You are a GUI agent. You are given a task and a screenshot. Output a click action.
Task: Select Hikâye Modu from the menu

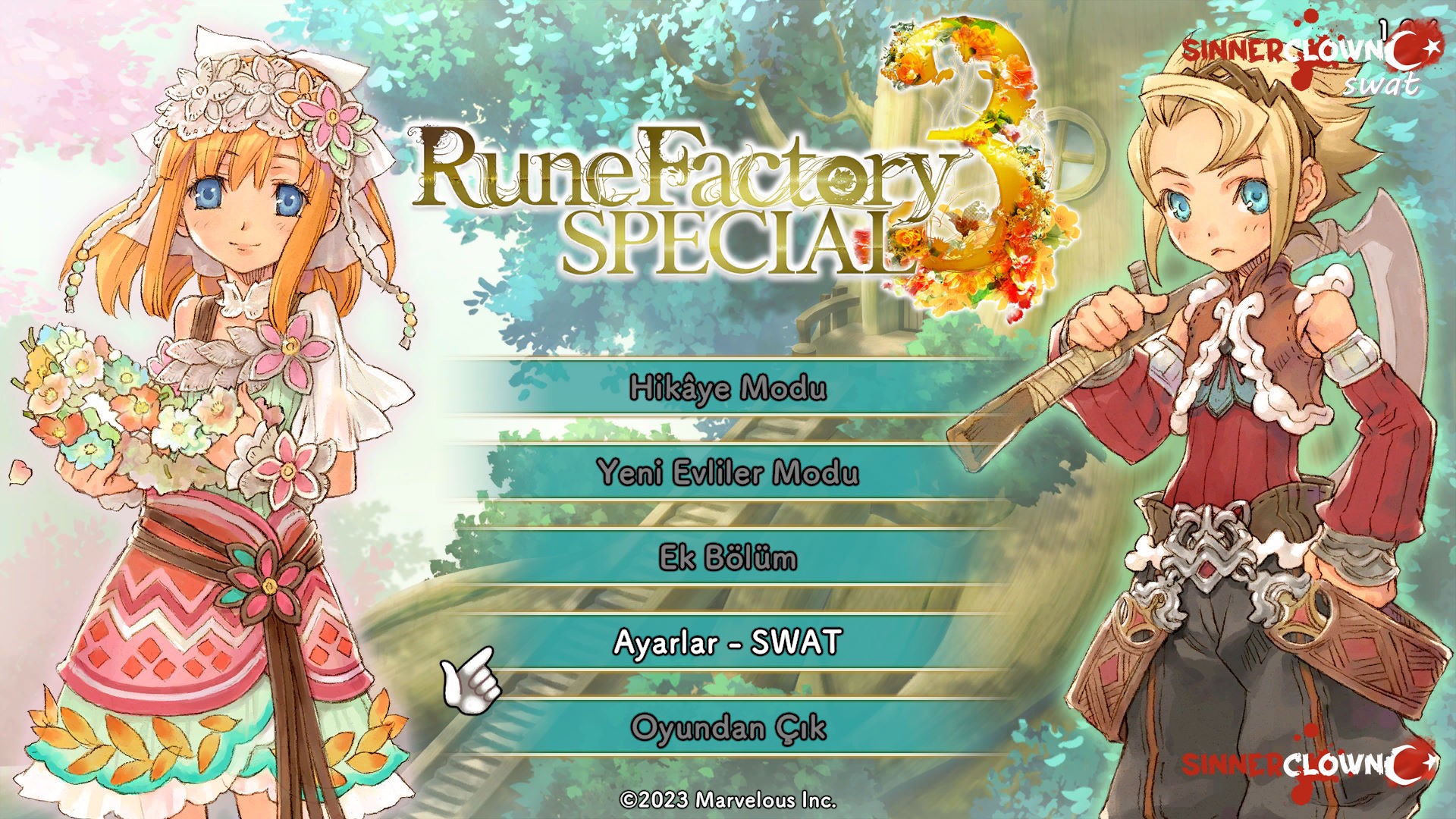coord(728,388)
